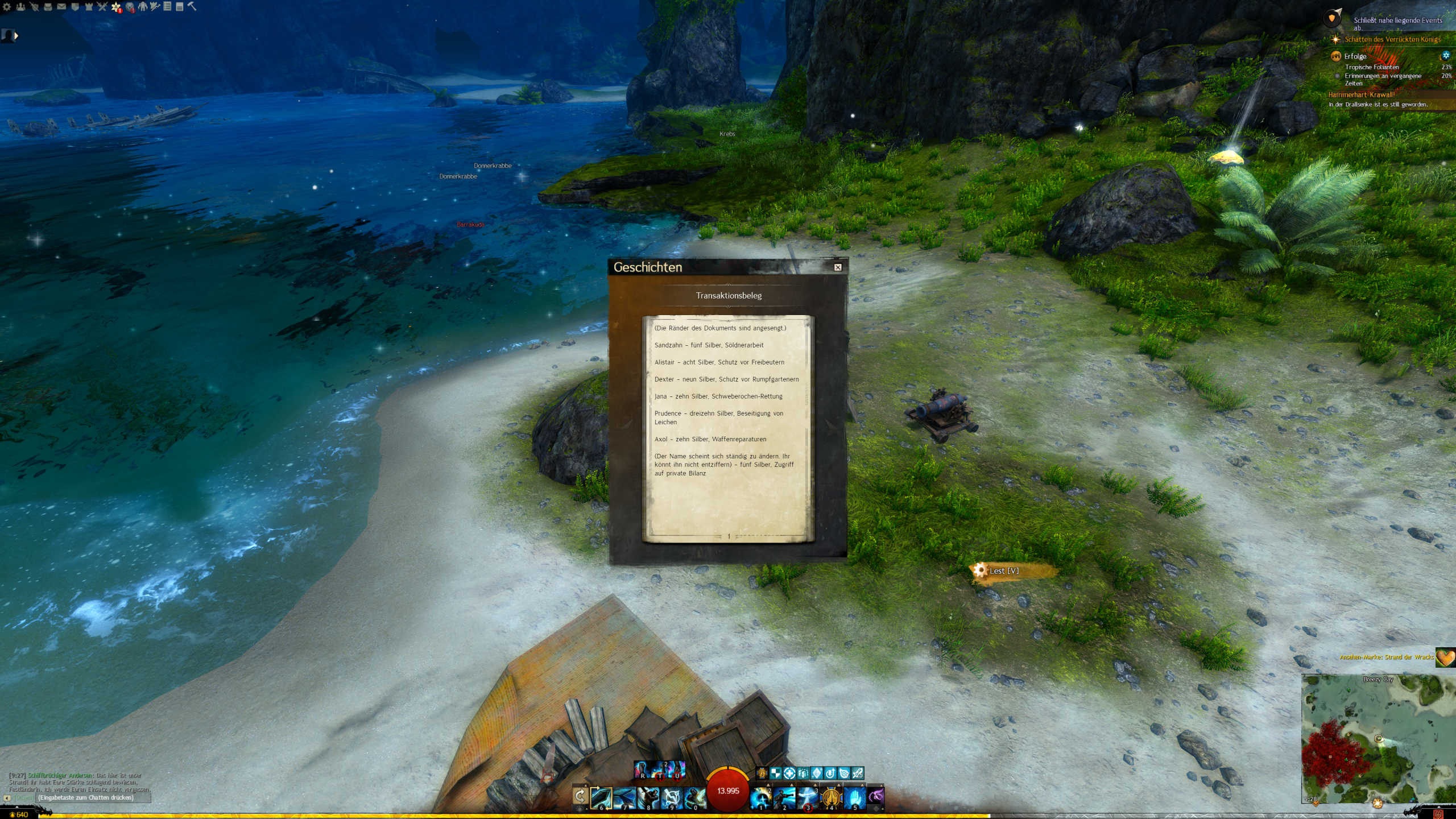The width and height of the screenshot is (1456, 819).
Task: Open the guild shield icon
Action: (x=75, y=7)
